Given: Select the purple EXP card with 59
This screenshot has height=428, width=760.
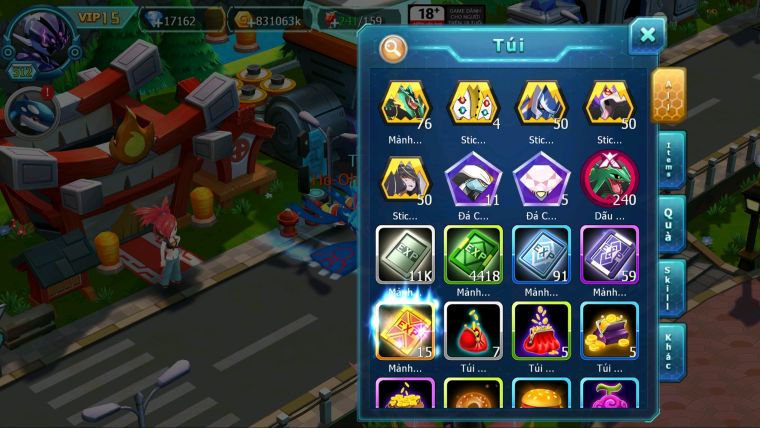Looking at the screenshot, I should pyautogui.click(x=609, y=253).
